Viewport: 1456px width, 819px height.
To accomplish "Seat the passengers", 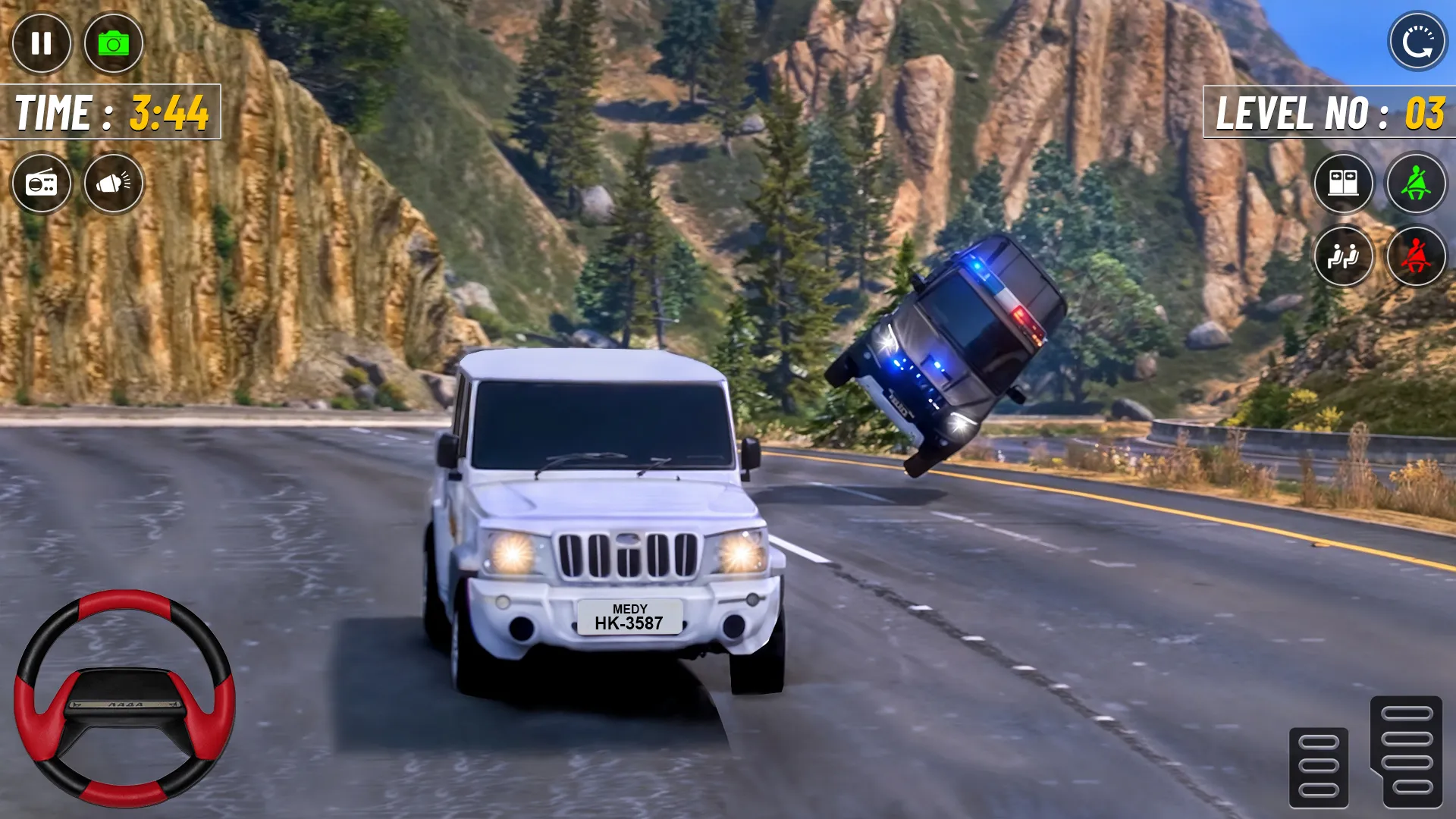I will coord(1344,258).
